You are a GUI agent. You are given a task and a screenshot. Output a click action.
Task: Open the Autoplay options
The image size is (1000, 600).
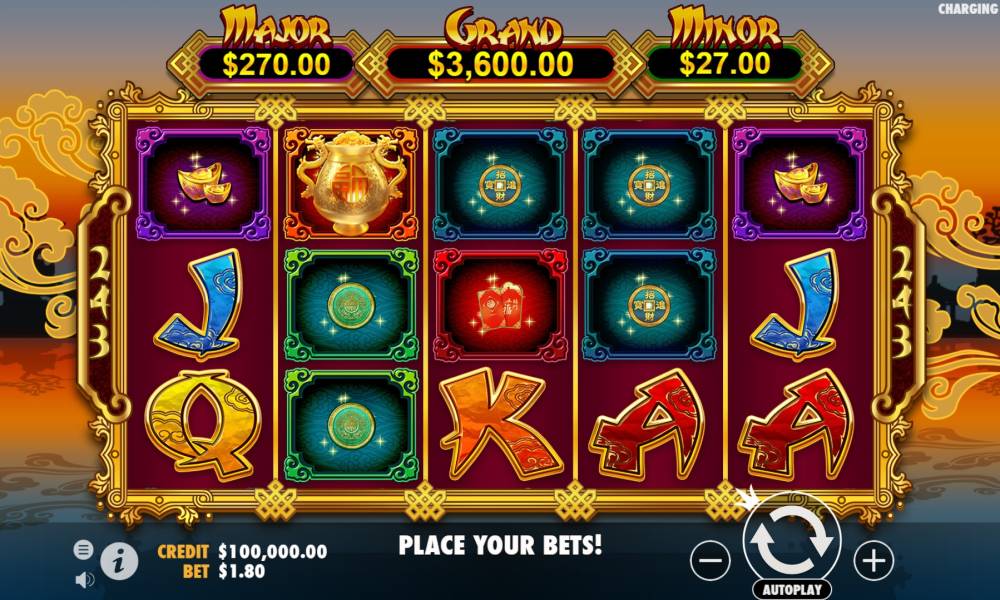click(792, 588)
